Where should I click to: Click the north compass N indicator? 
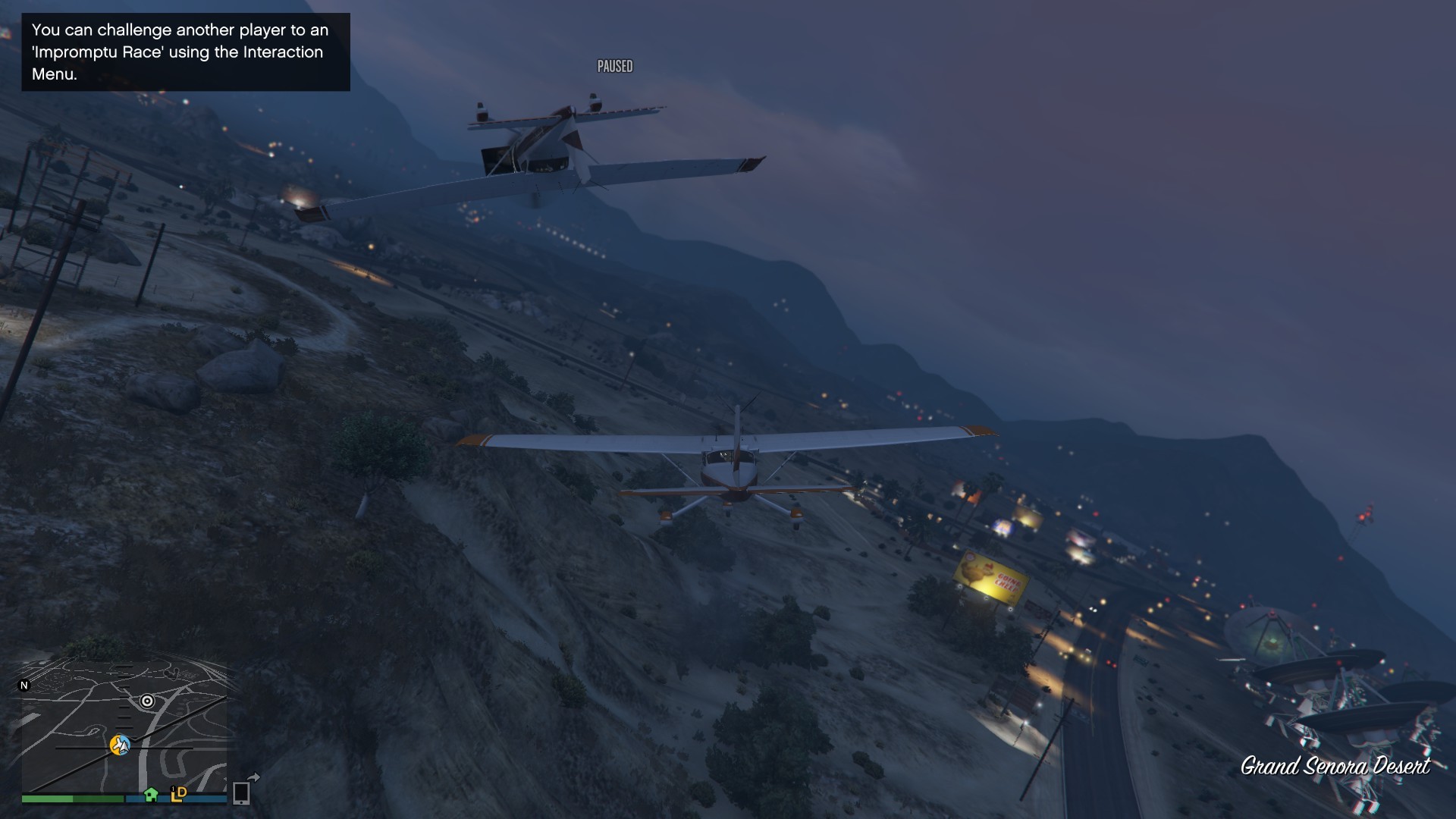(x=24, y=686)
